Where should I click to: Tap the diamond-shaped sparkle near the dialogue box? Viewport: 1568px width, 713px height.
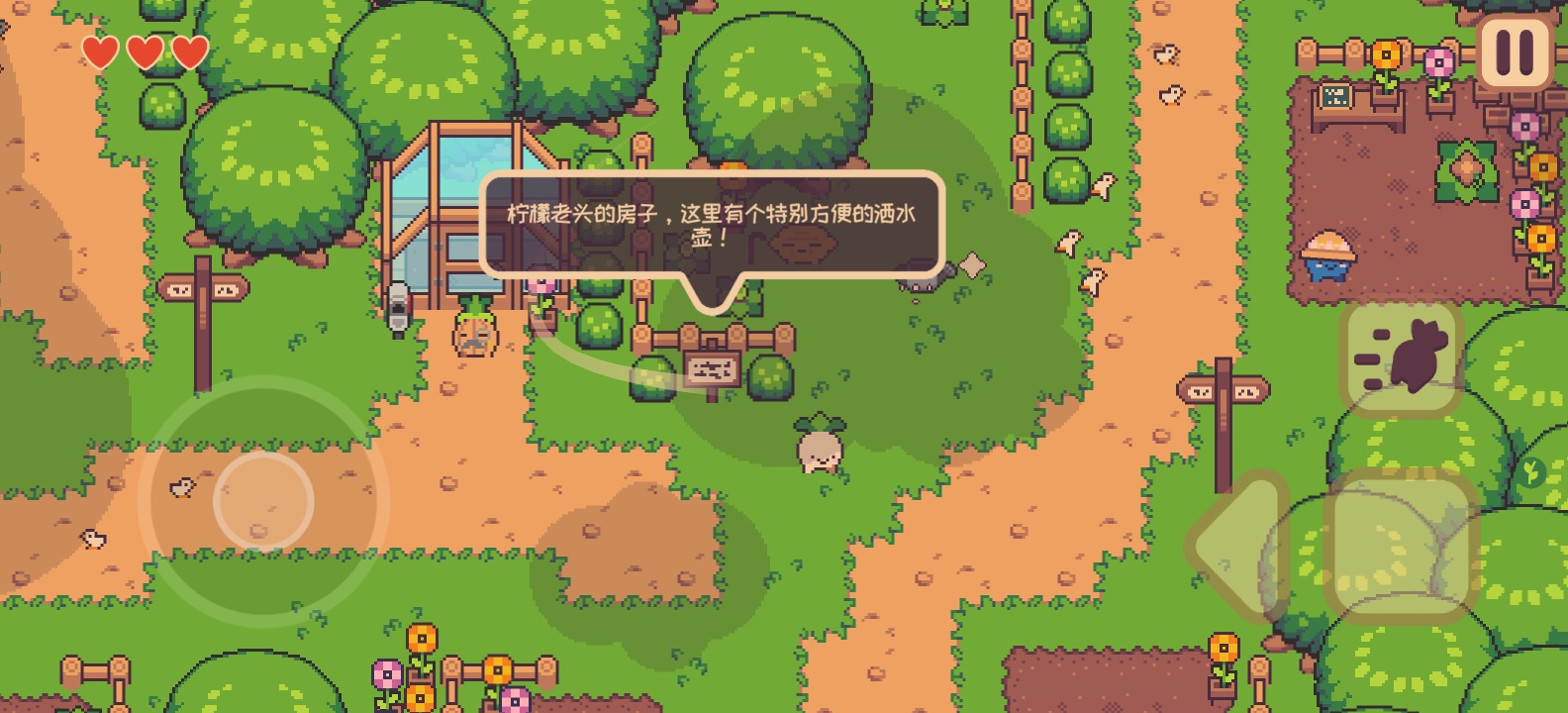click(972, 264)
